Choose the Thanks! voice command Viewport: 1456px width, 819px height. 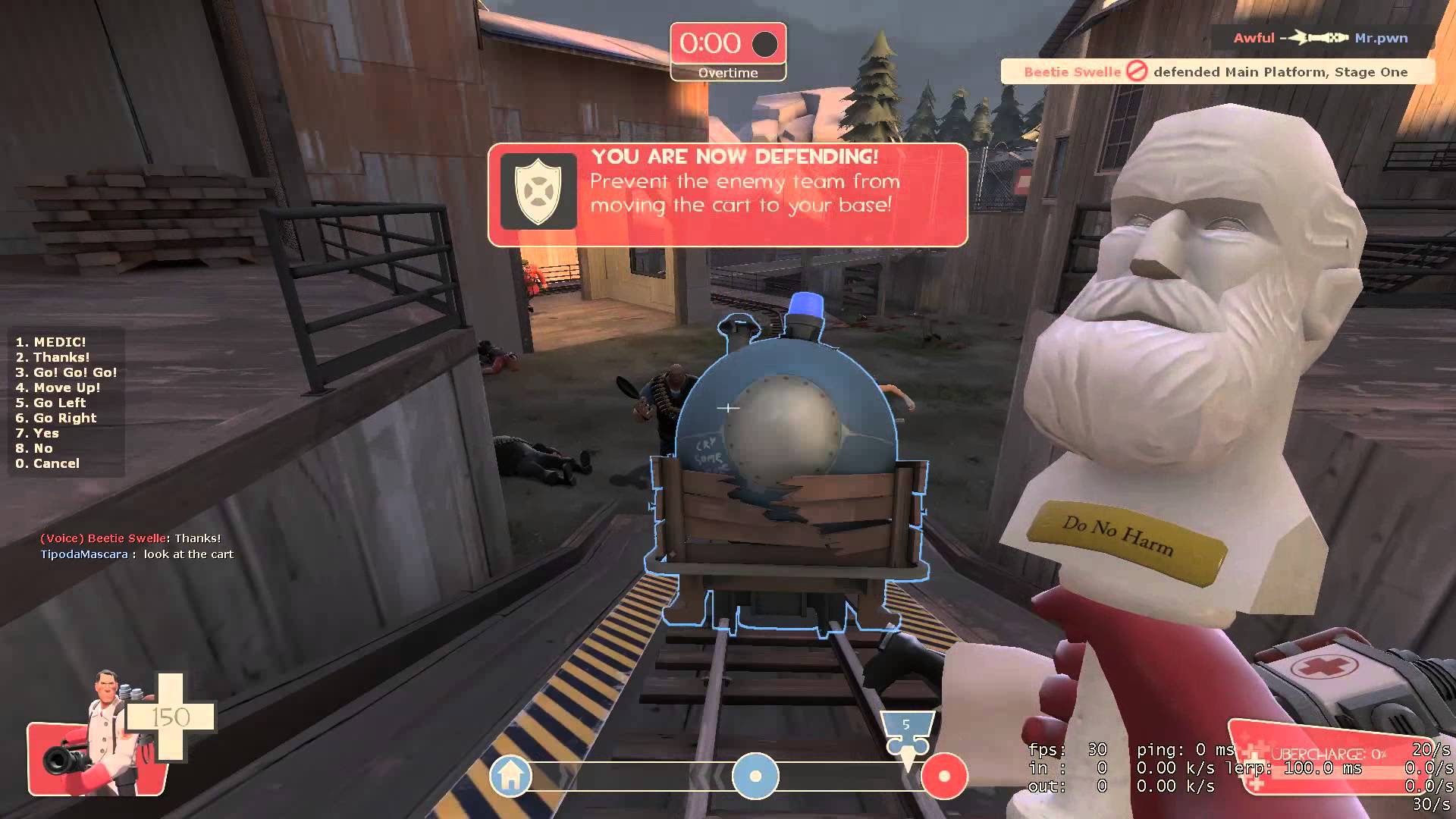tap(53, 357)
